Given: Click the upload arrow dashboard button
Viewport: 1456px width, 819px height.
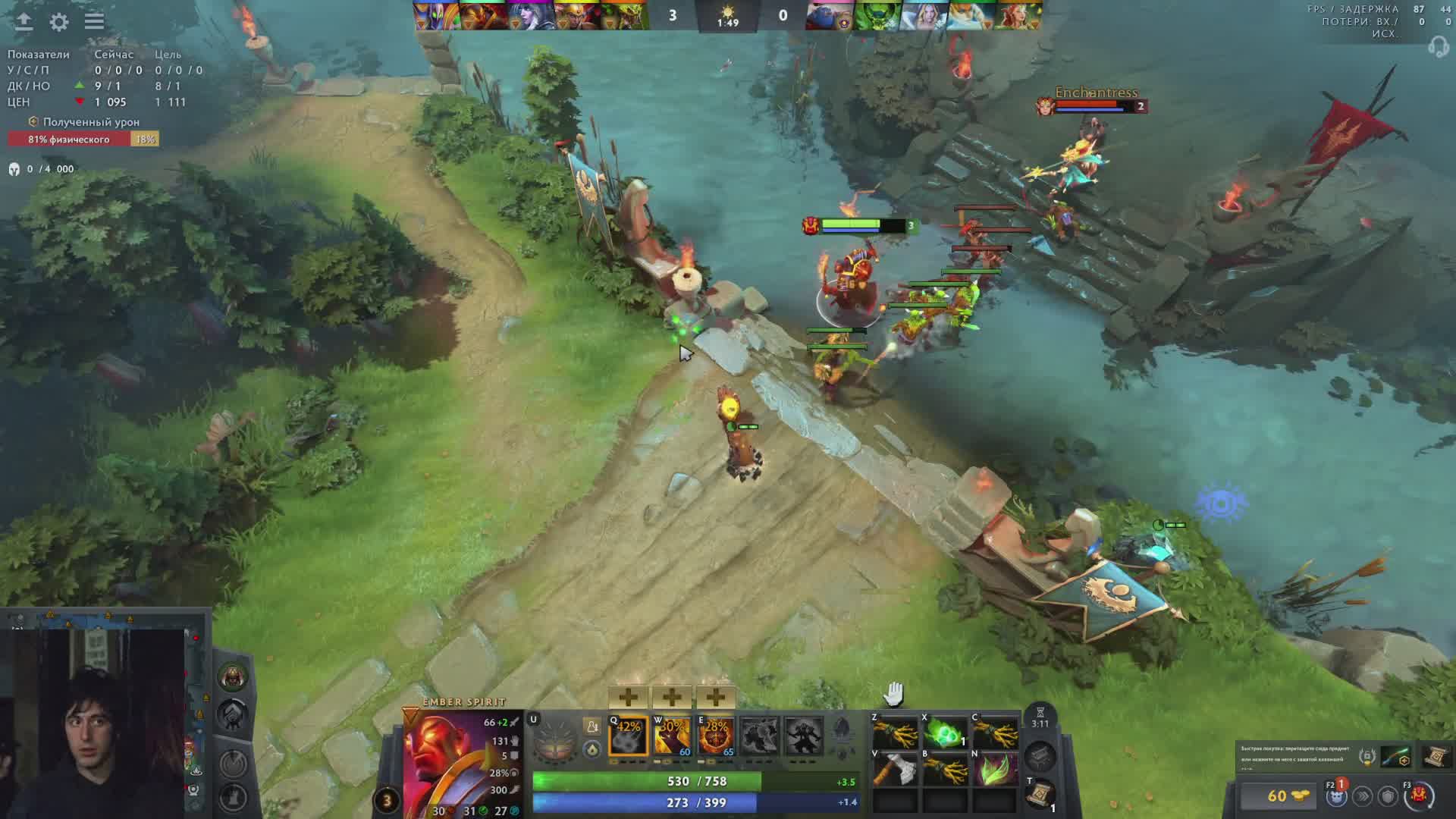Looking at the screenshot, I should (24, 21).
